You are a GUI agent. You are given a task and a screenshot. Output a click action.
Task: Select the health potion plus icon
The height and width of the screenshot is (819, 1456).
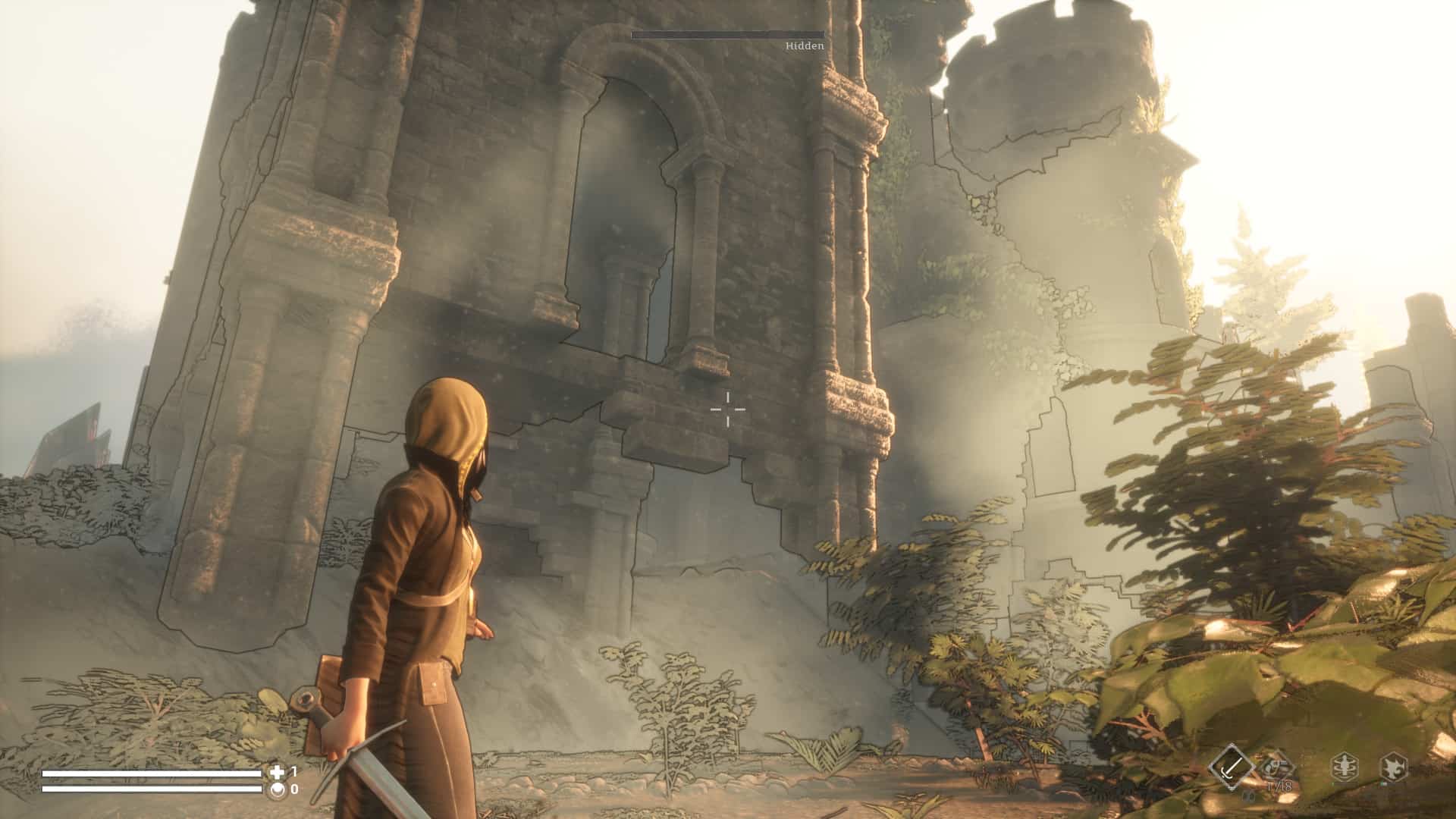click(278, 773)
